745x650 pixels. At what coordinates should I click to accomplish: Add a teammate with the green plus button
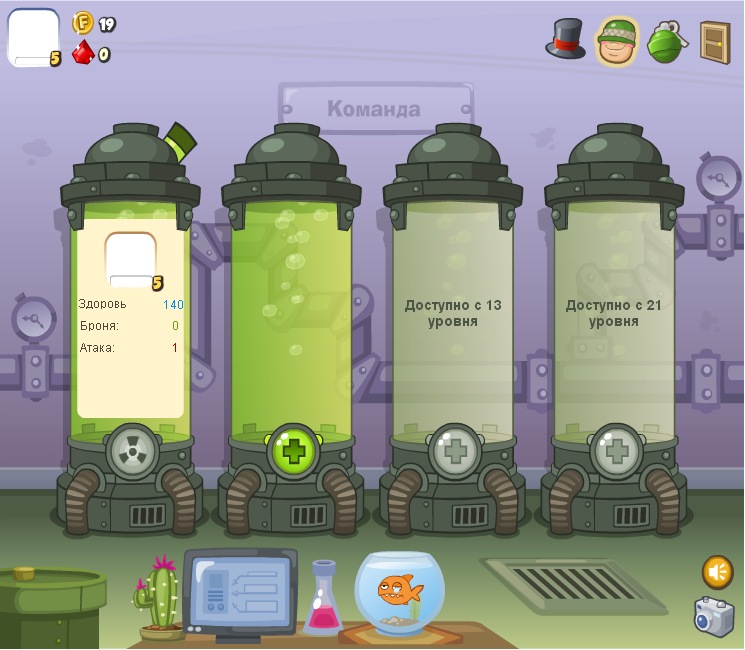[x=293, y=451]
